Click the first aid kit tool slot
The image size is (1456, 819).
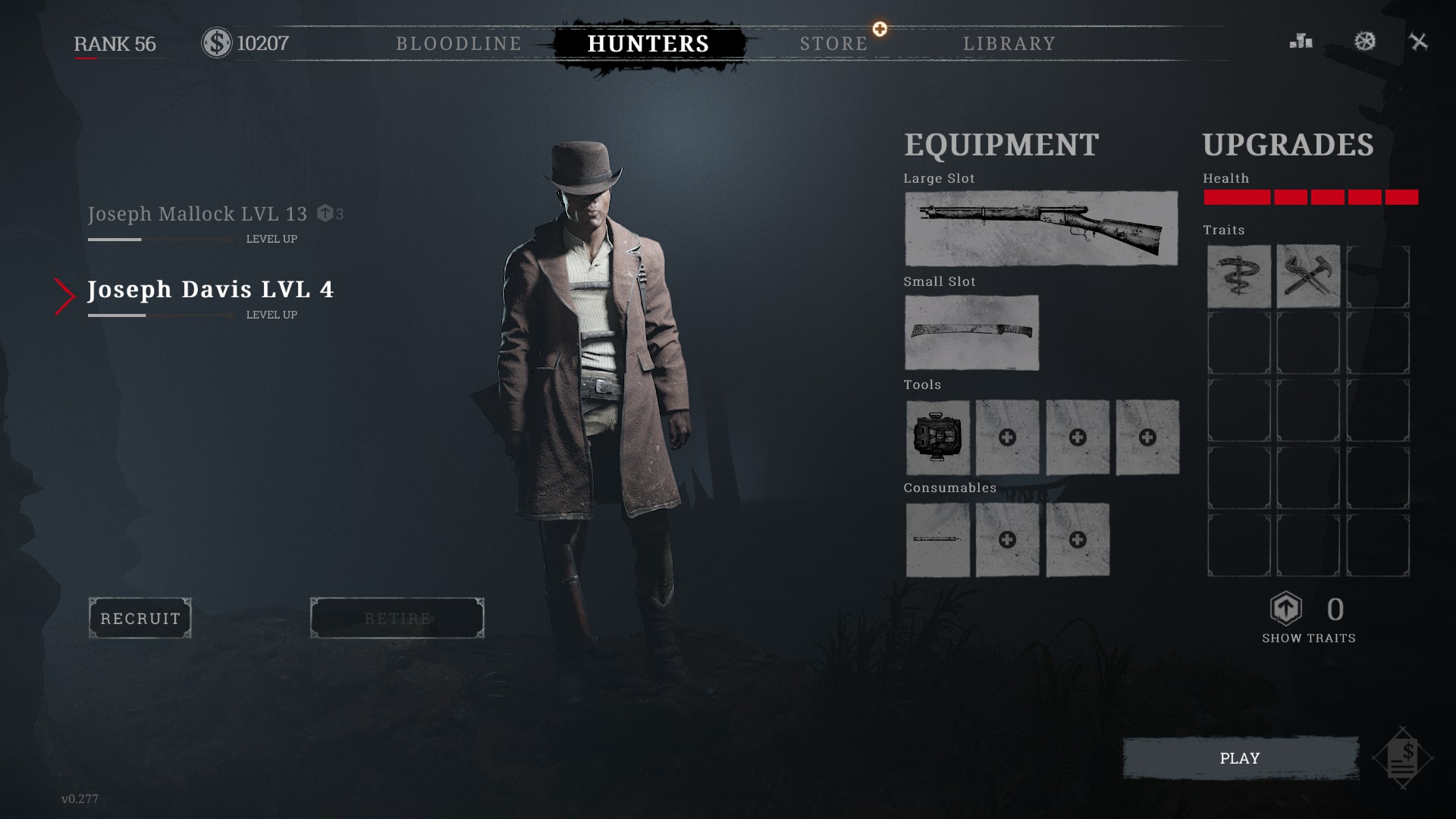point(938,438)
